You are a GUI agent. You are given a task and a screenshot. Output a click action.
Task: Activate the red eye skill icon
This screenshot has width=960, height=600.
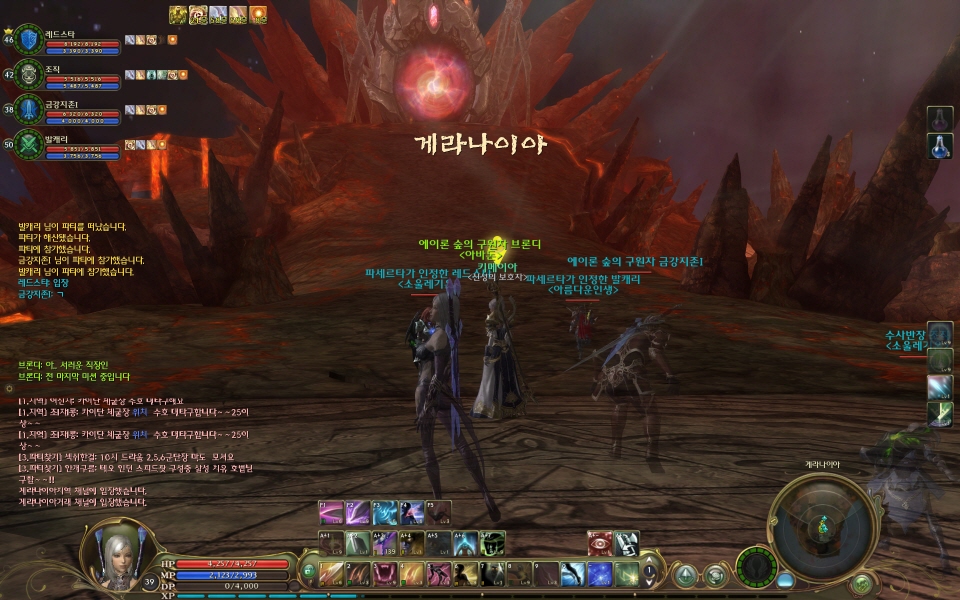599,543
